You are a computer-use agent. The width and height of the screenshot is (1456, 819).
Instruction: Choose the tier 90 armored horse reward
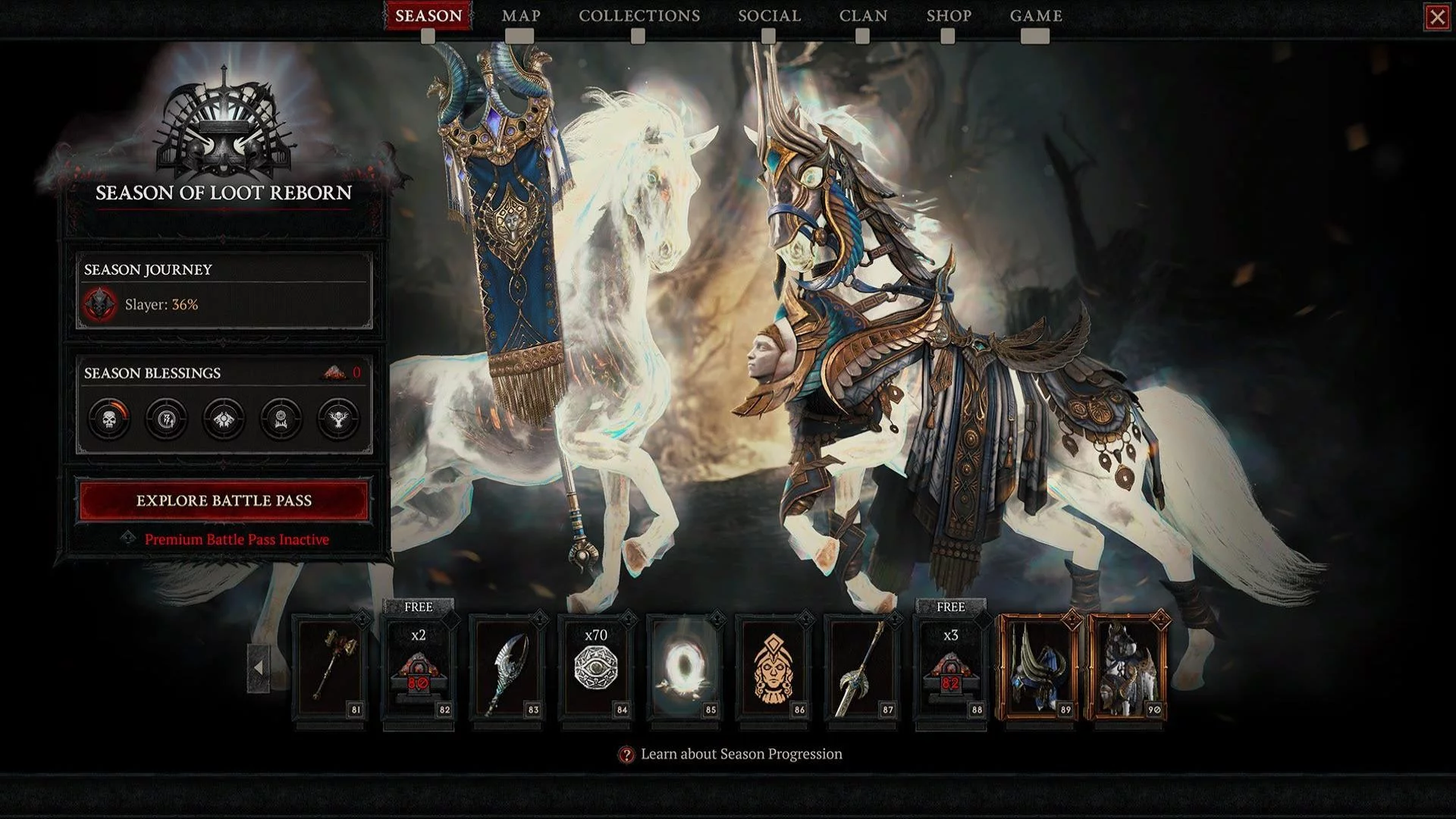click(x=1128, y=667)
